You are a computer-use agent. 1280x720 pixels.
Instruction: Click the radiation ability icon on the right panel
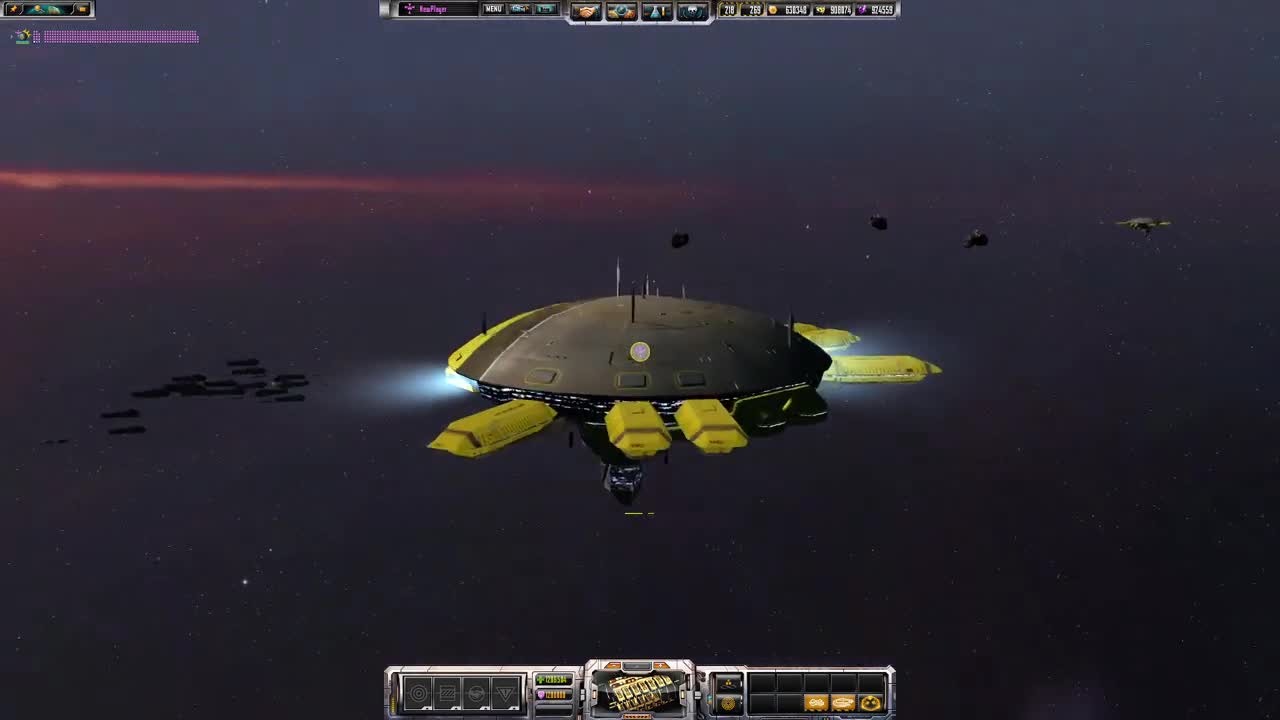tap(728, 683)
